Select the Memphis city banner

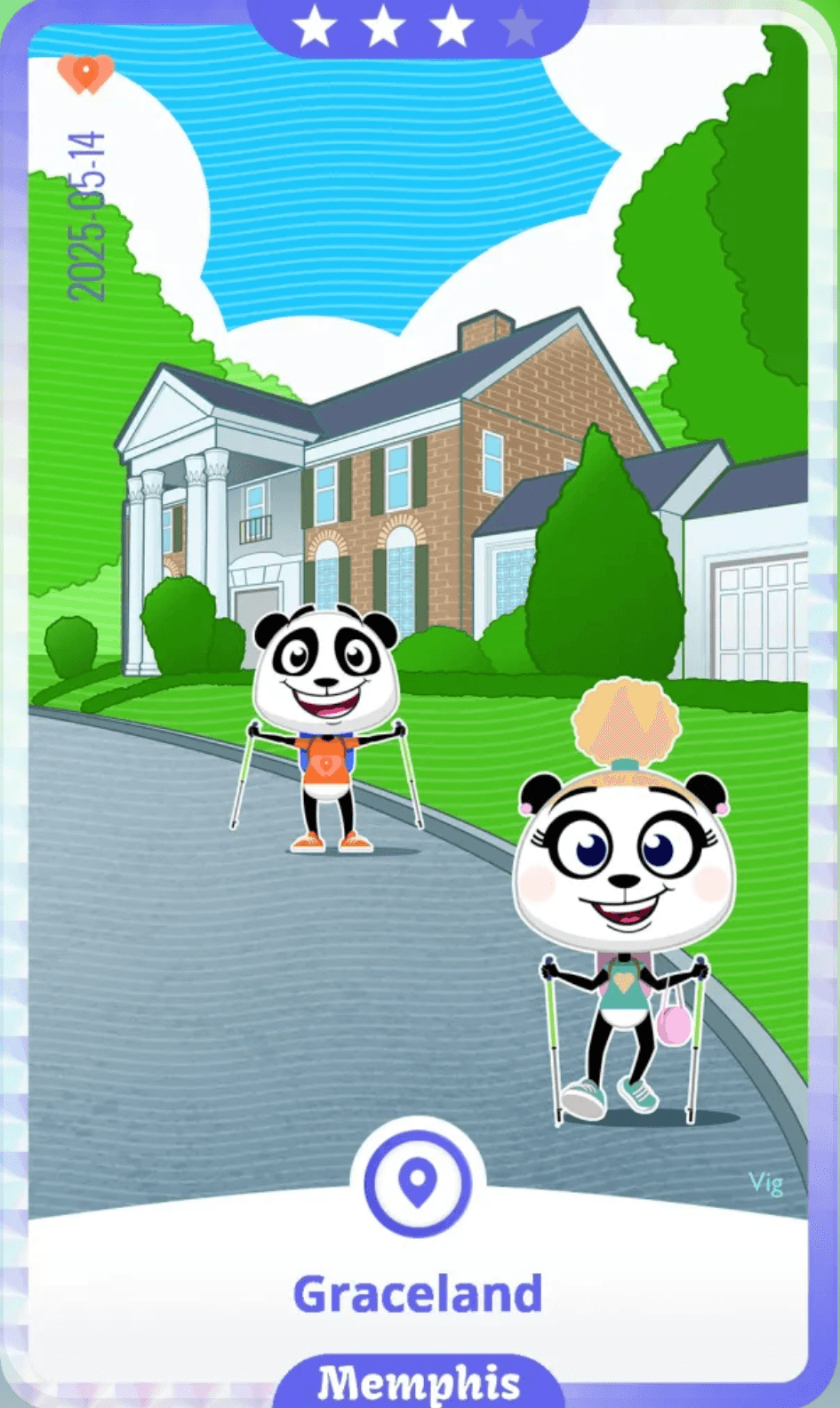point(419,1381)
